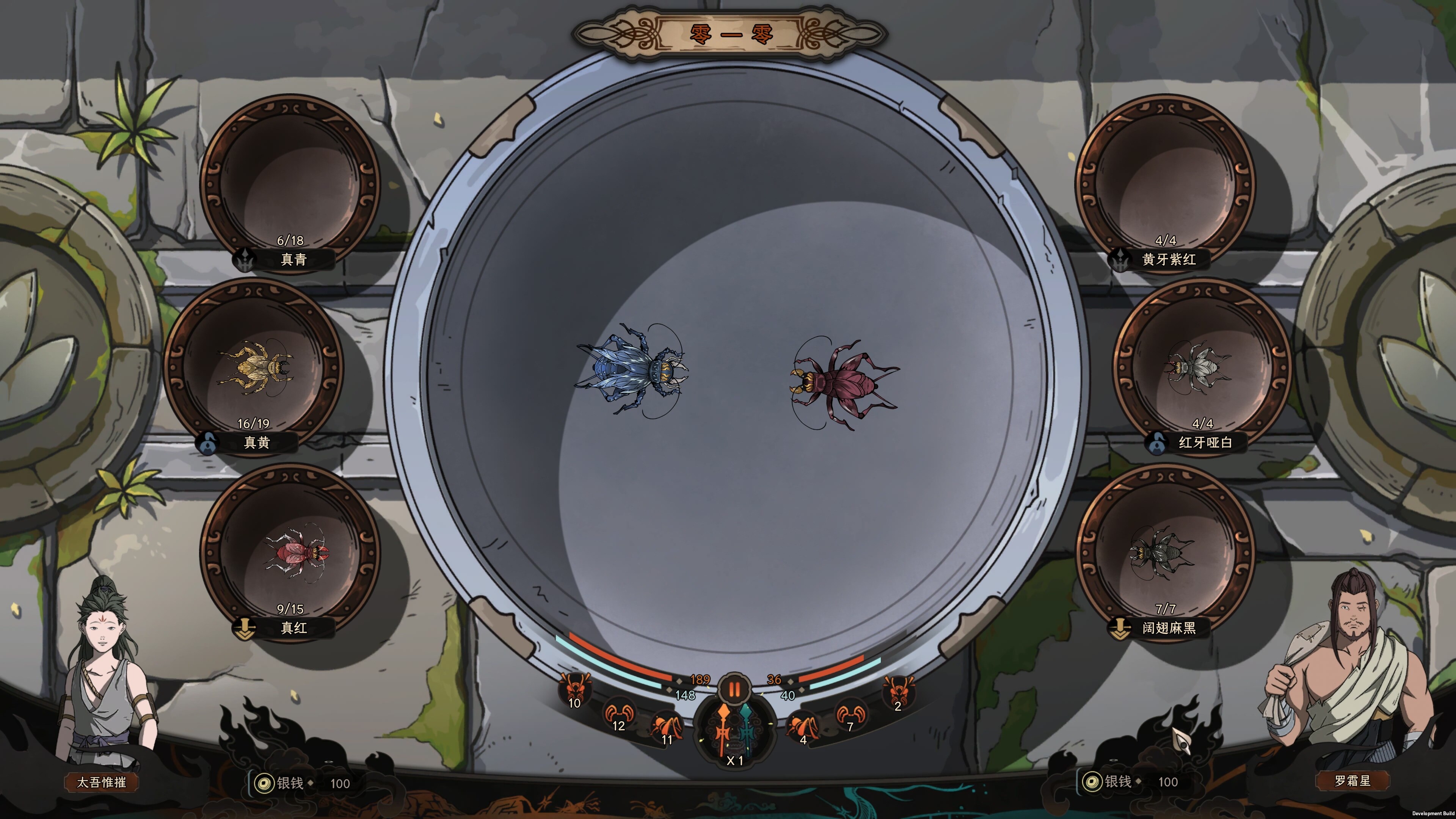Pick the 真红 cricket jar
1456x819 pixels.
point(290,551)
